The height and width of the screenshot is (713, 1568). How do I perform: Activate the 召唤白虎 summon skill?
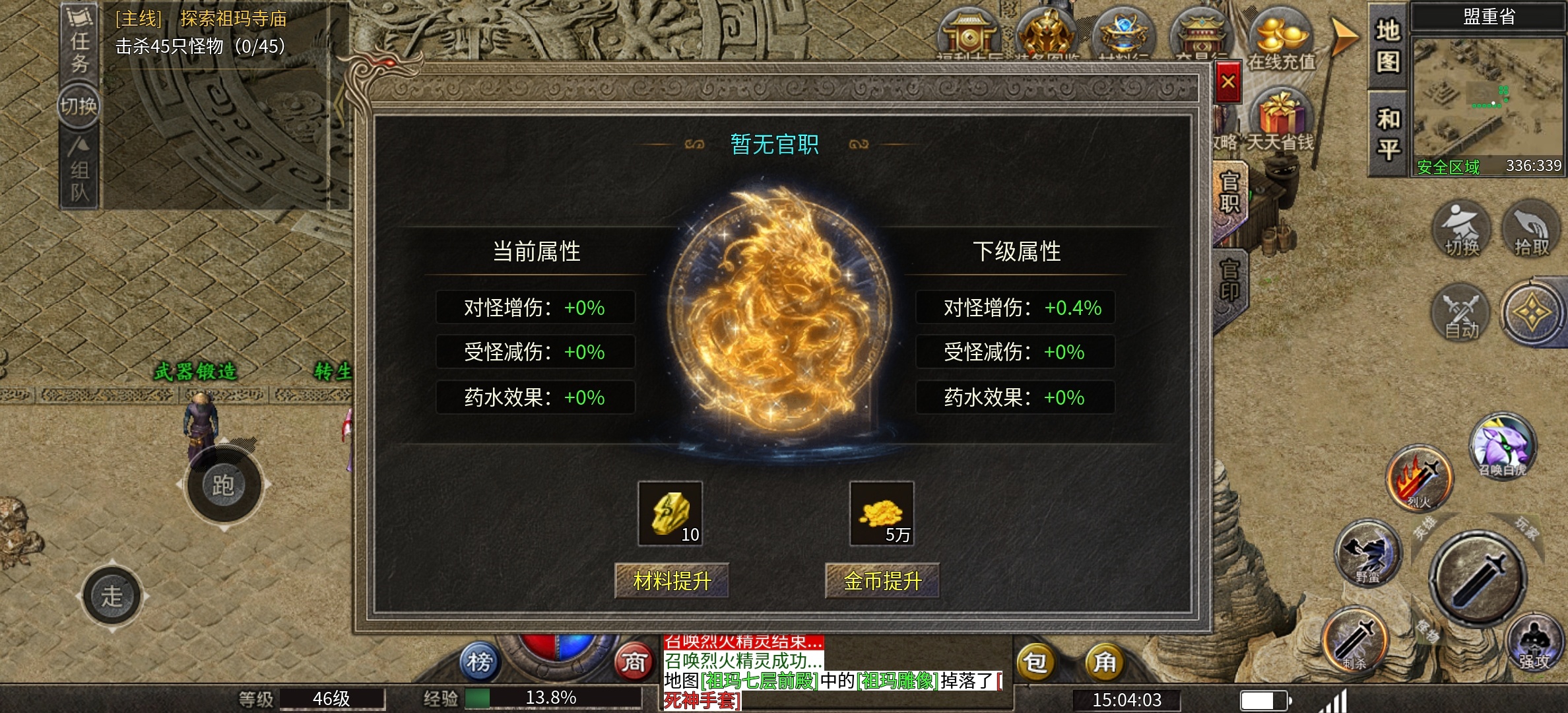pyautogui.click(x=1503, y=447)
